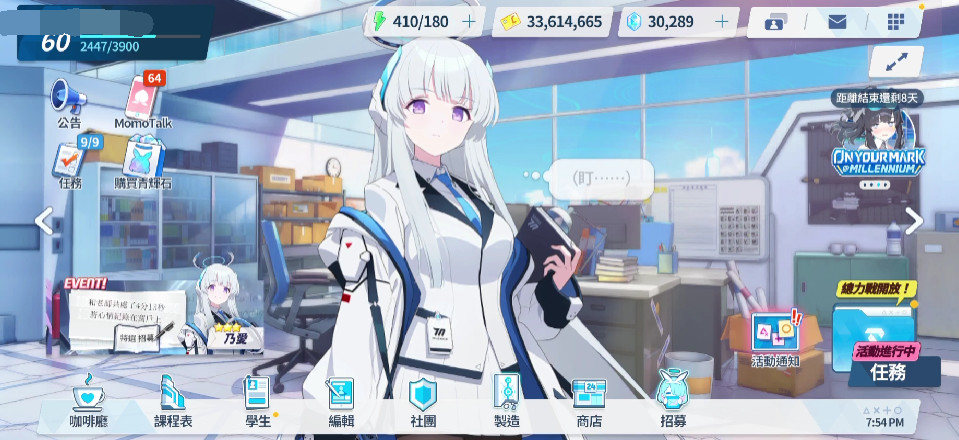Switch to the previous lobby page arrow
Image resolution: width=959 pixels, height=440 pixels.
click(x=43, y=221)
